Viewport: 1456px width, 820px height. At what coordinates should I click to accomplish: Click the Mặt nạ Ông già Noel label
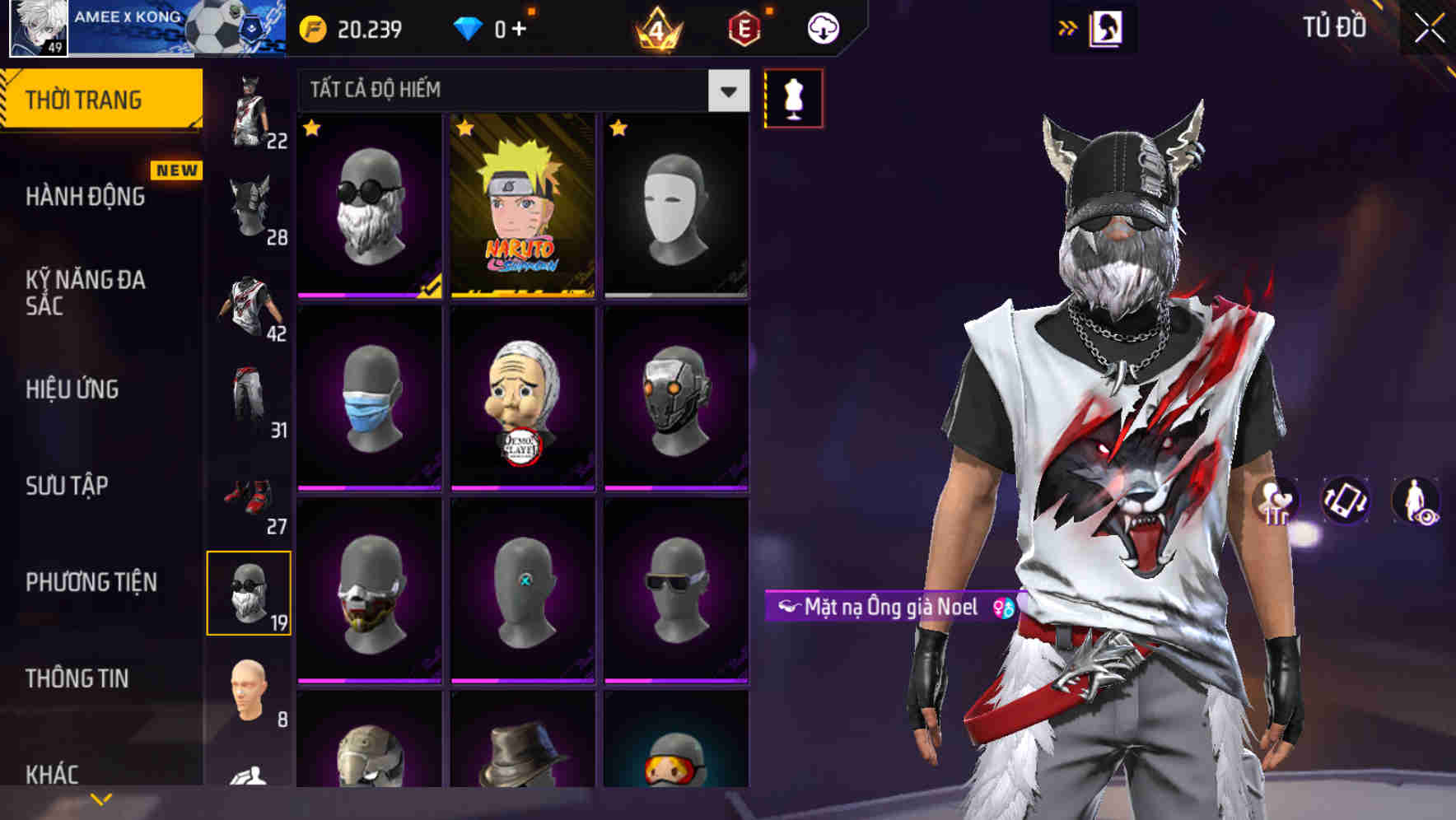coord(888,608)
